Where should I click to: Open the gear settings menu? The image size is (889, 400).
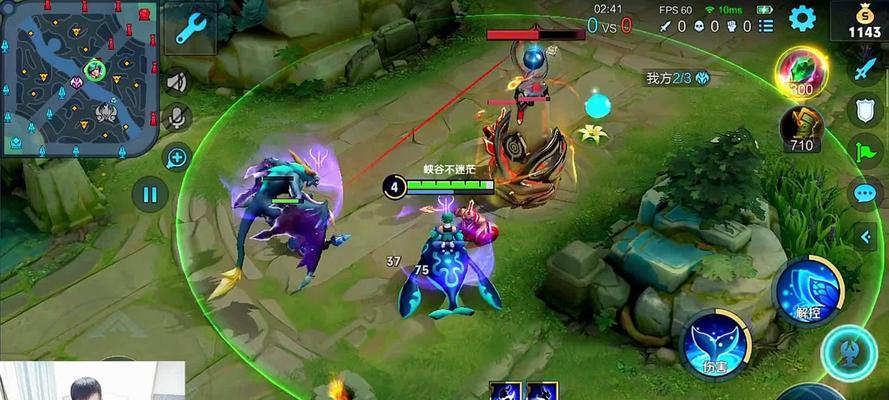tap(802, 19)
